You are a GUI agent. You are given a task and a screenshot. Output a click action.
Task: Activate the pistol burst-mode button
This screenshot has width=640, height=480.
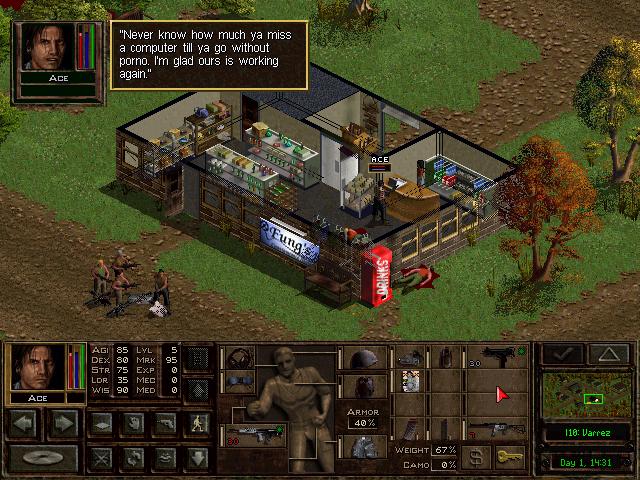tap(166, 423)
